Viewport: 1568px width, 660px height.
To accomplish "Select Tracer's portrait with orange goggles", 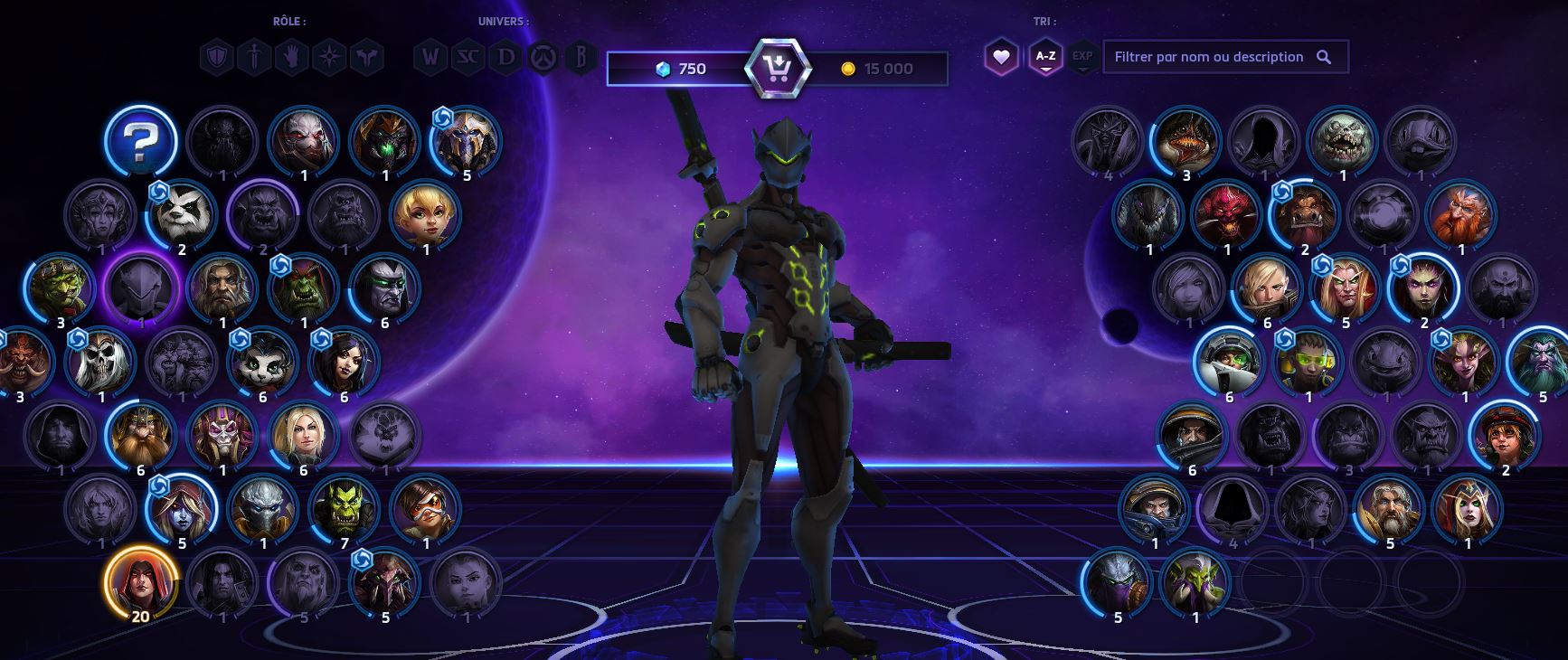I will click(x=425, y=508).
